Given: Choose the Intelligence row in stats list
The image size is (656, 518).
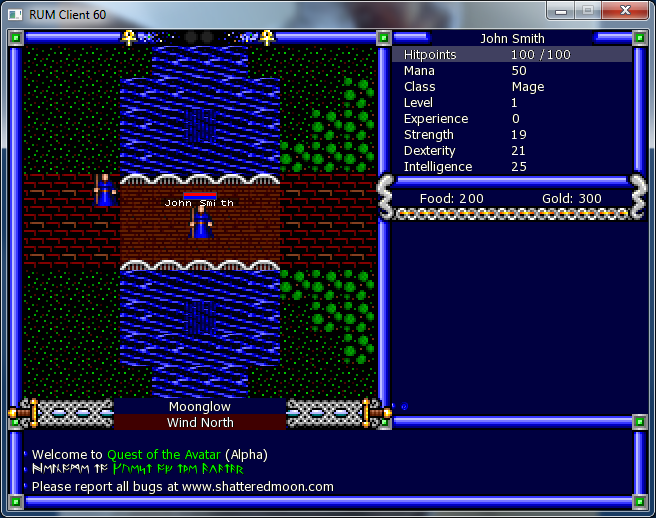Looking at the screenshot, I should (x=512, y=167).
